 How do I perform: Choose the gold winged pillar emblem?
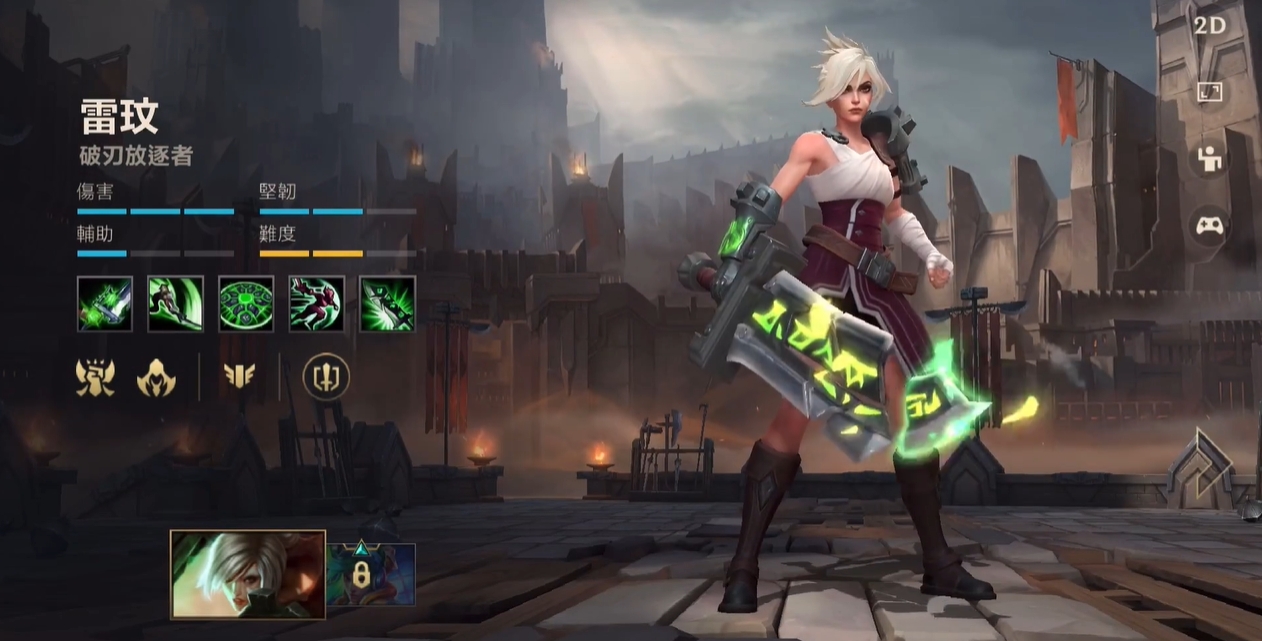[239, 377]
